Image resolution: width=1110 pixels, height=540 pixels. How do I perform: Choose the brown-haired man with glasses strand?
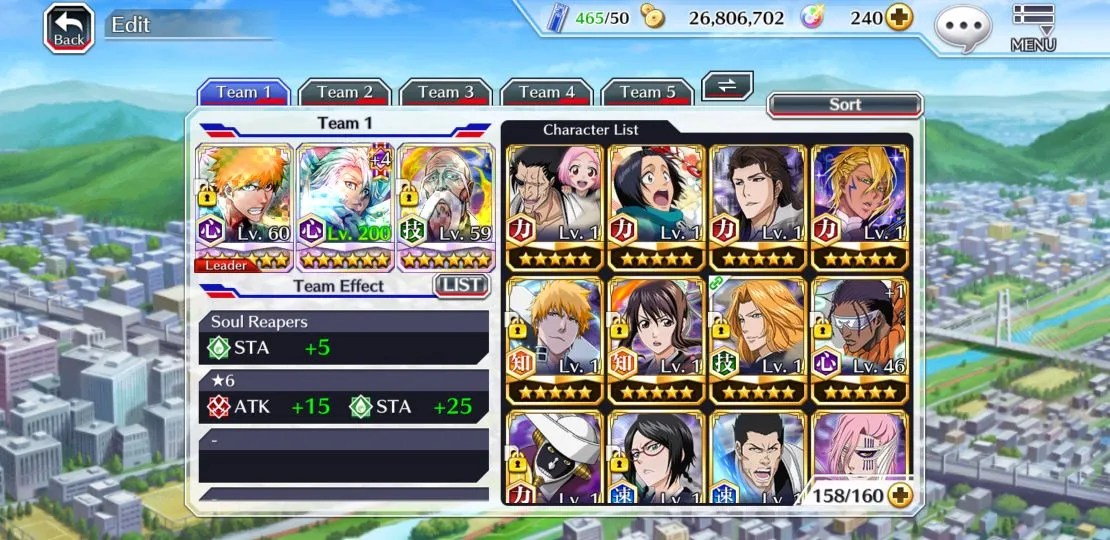tap(757, 207)
